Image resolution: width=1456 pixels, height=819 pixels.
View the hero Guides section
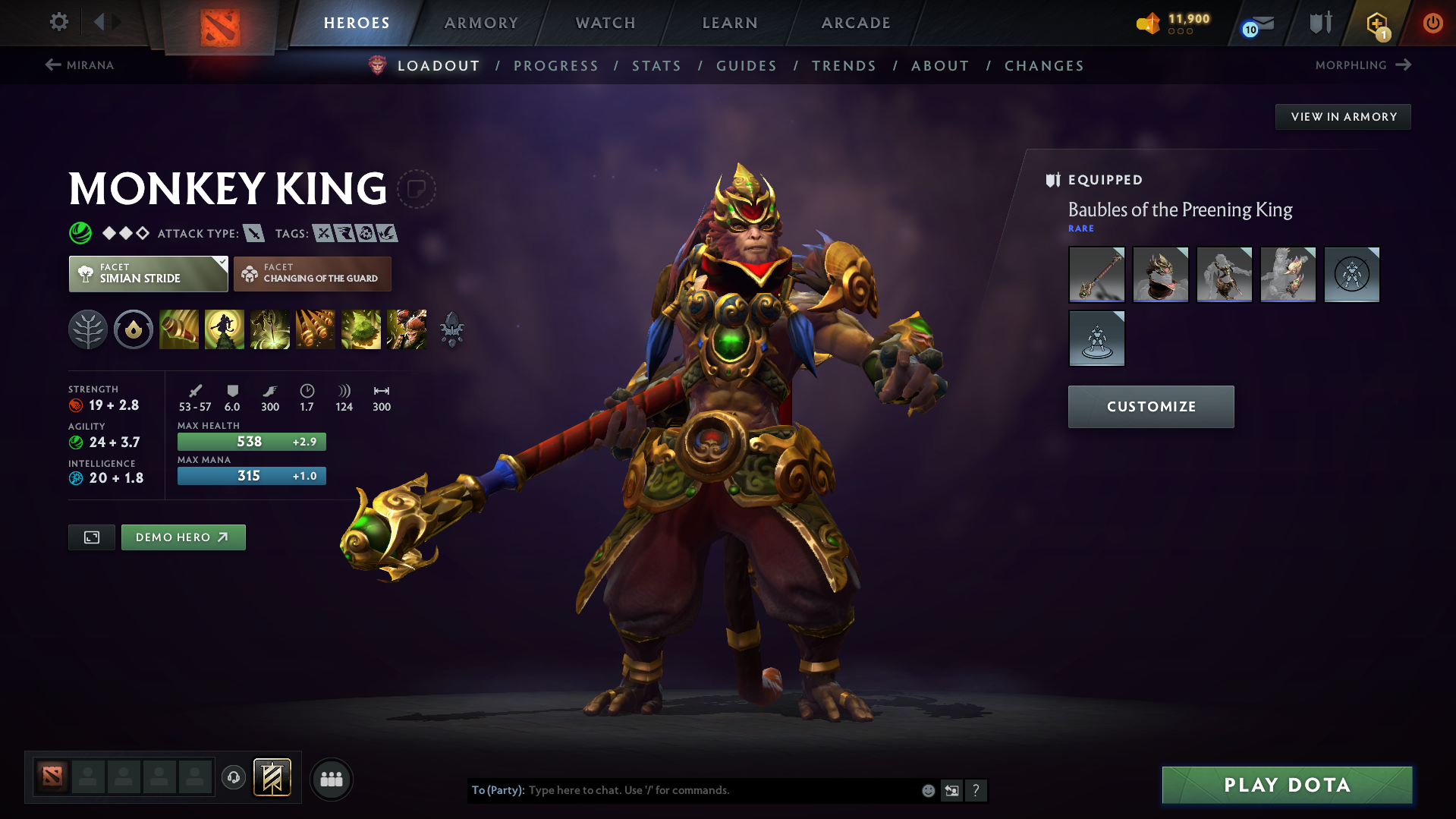coord(747,66)
